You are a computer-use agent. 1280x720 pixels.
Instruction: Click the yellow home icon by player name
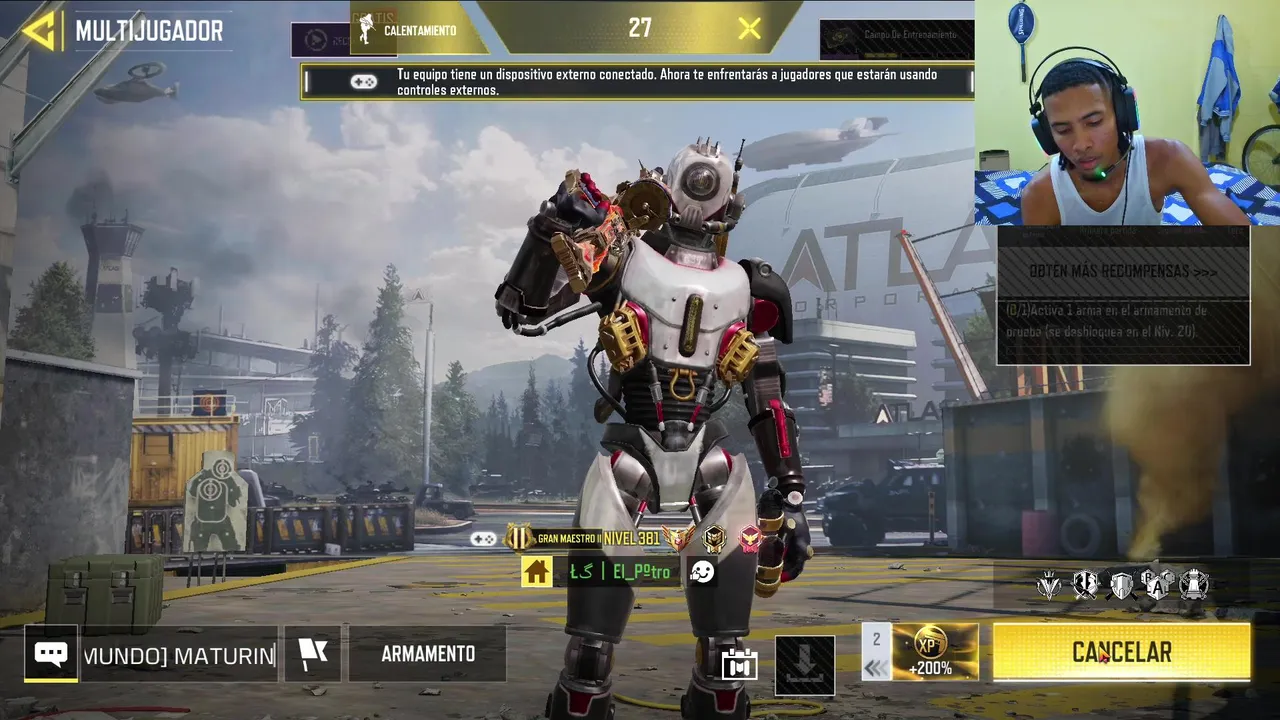(537, 572)
